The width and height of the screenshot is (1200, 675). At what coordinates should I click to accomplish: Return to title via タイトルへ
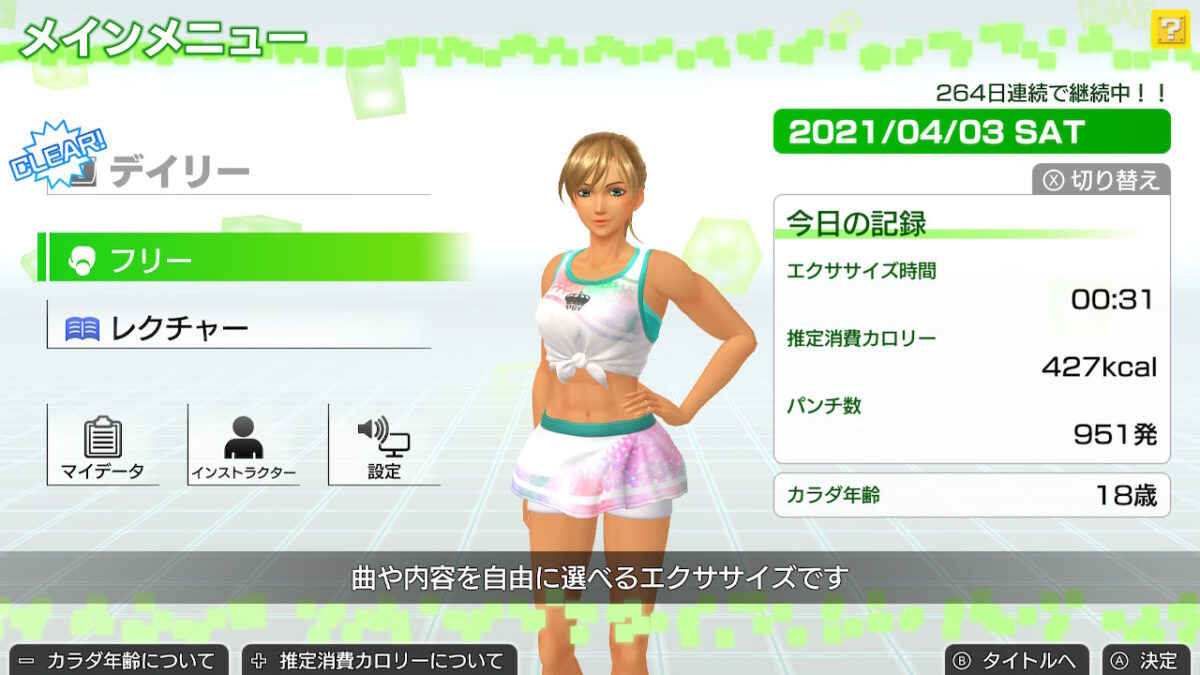(1017, 660)
